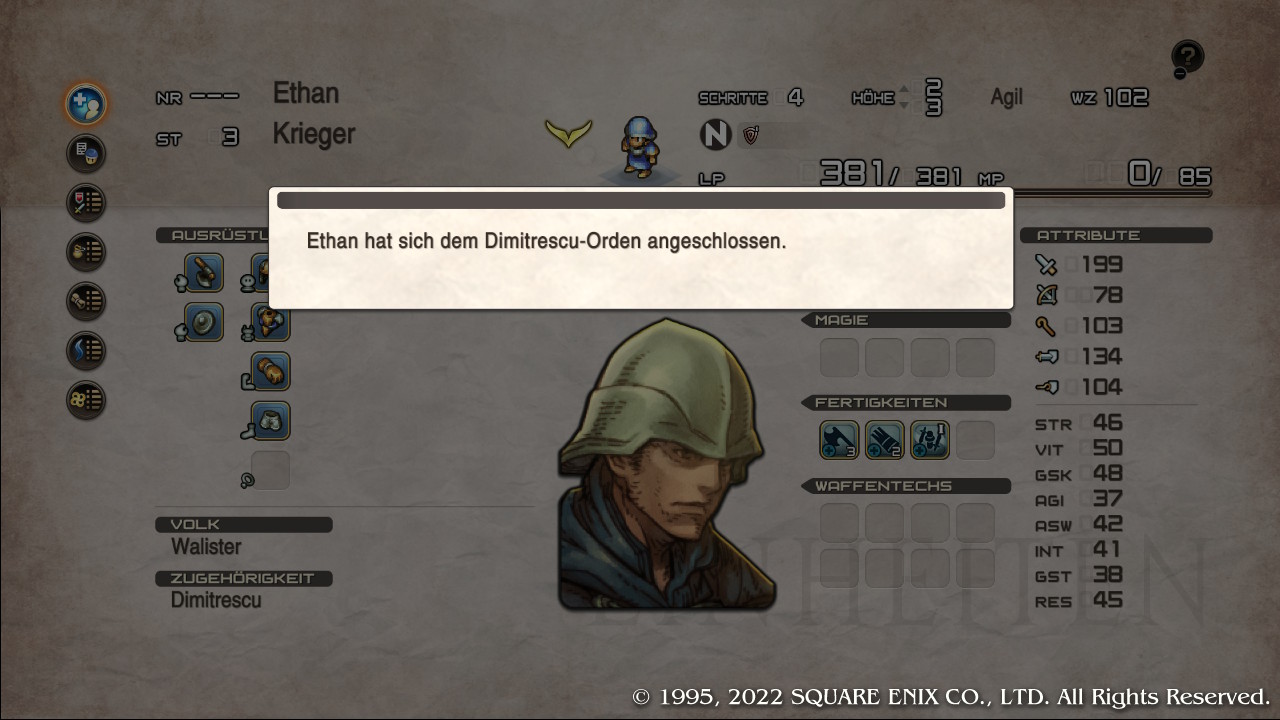The width and height of the screenshot is (1280, 720).
Task: Open the golden knot list tab
Action: pos(86,399)
